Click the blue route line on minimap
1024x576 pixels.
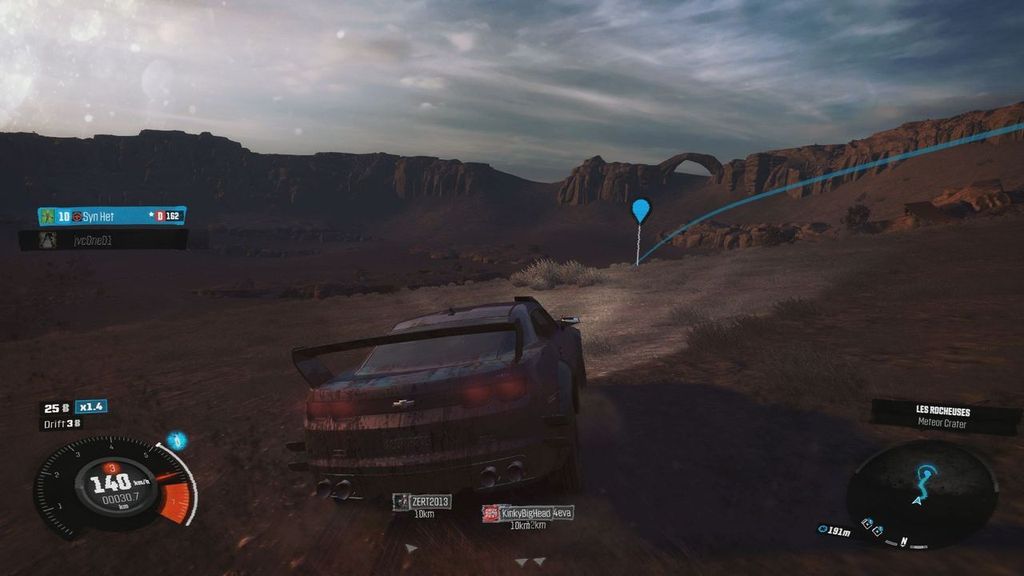coord(927,480)
